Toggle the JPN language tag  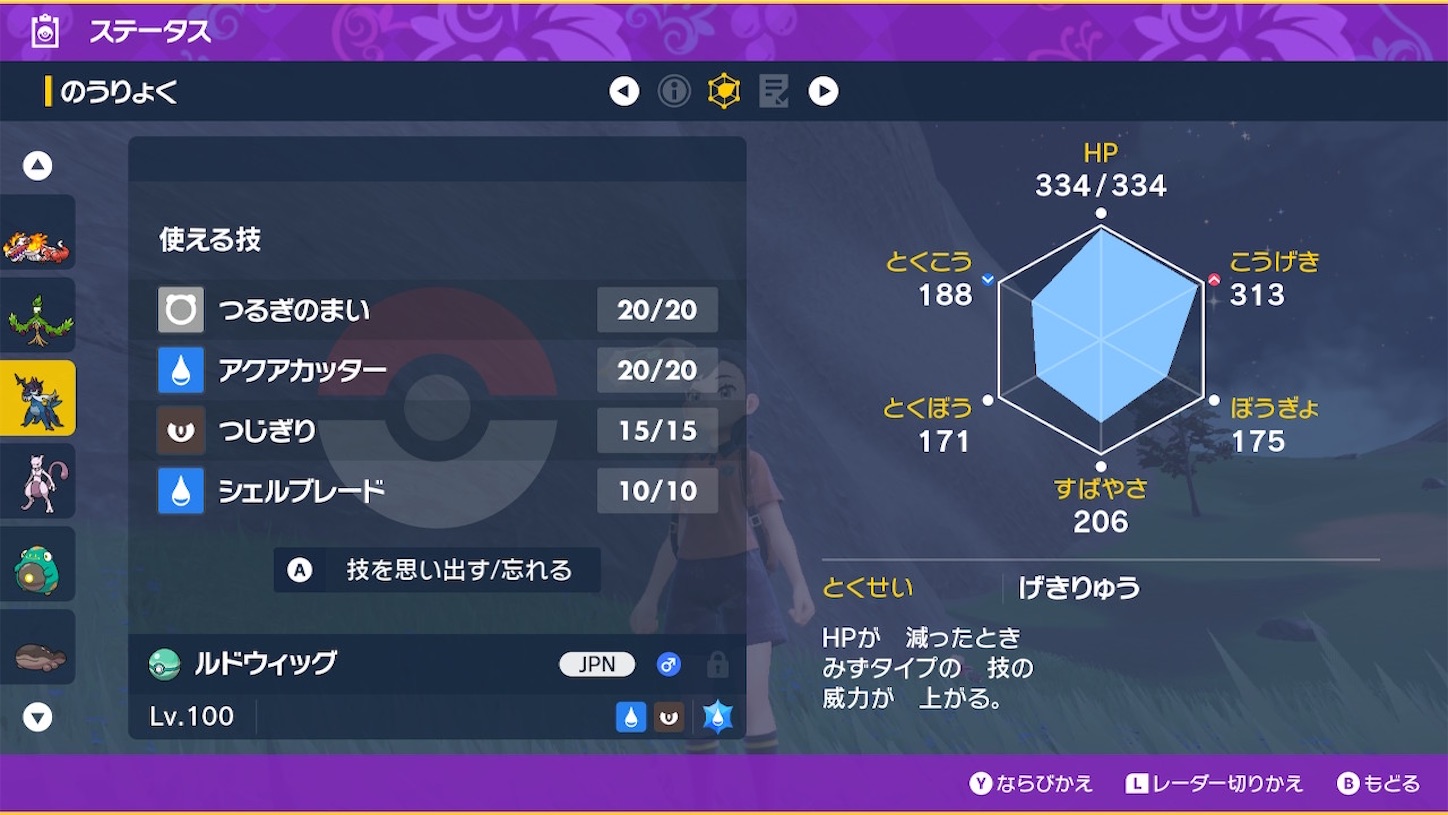(597, 664)
